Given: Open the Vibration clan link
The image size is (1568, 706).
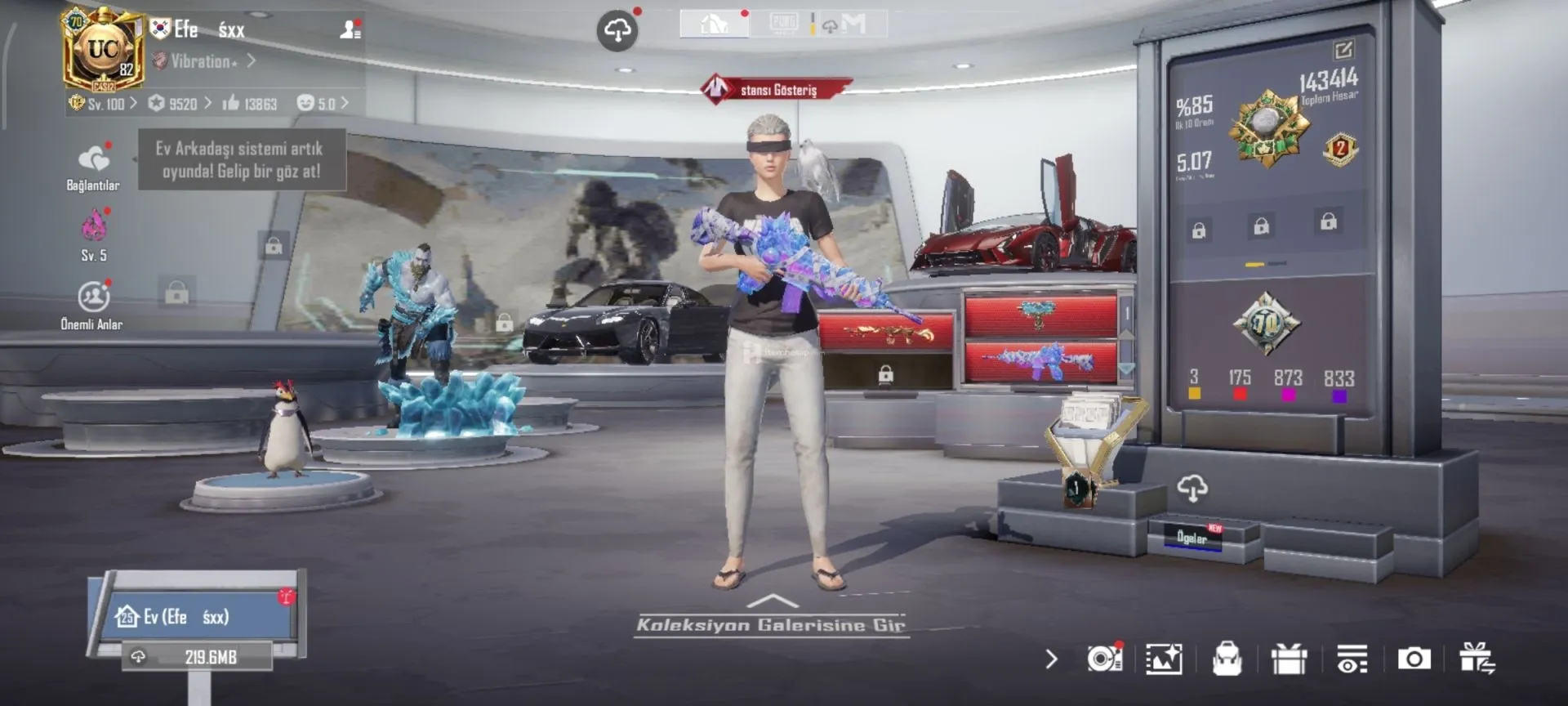Looking at the screenshot, I should (x=204, y=61).
